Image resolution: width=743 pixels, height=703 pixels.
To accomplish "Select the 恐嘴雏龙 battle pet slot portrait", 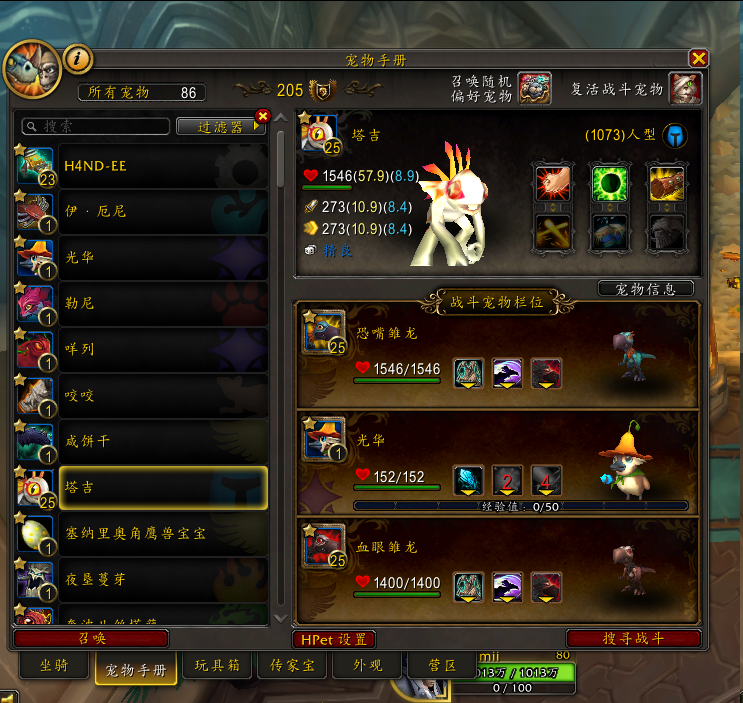I will [324, 334].
